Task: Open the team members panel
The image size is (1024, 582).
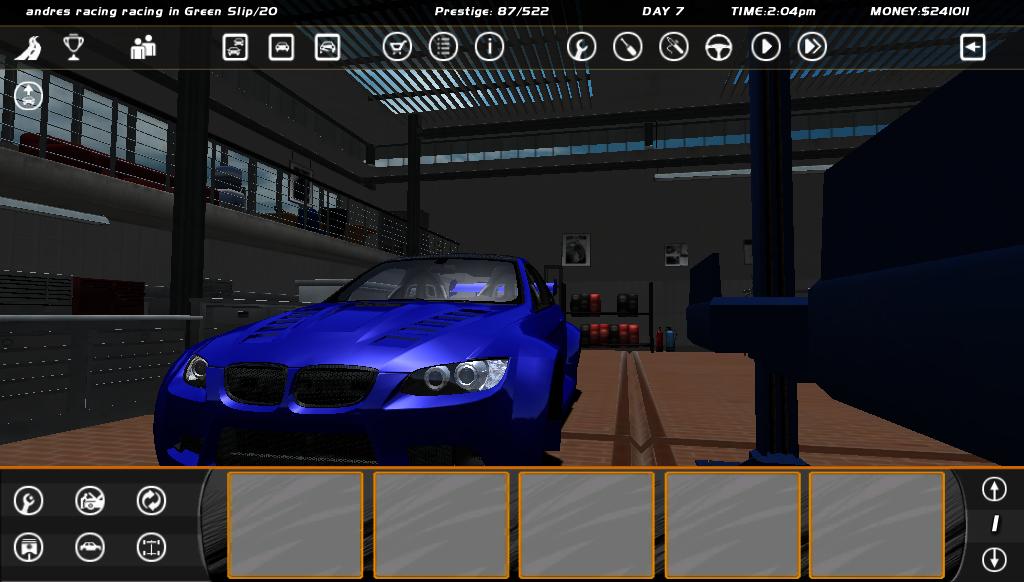Action: [x=143, y=47]
